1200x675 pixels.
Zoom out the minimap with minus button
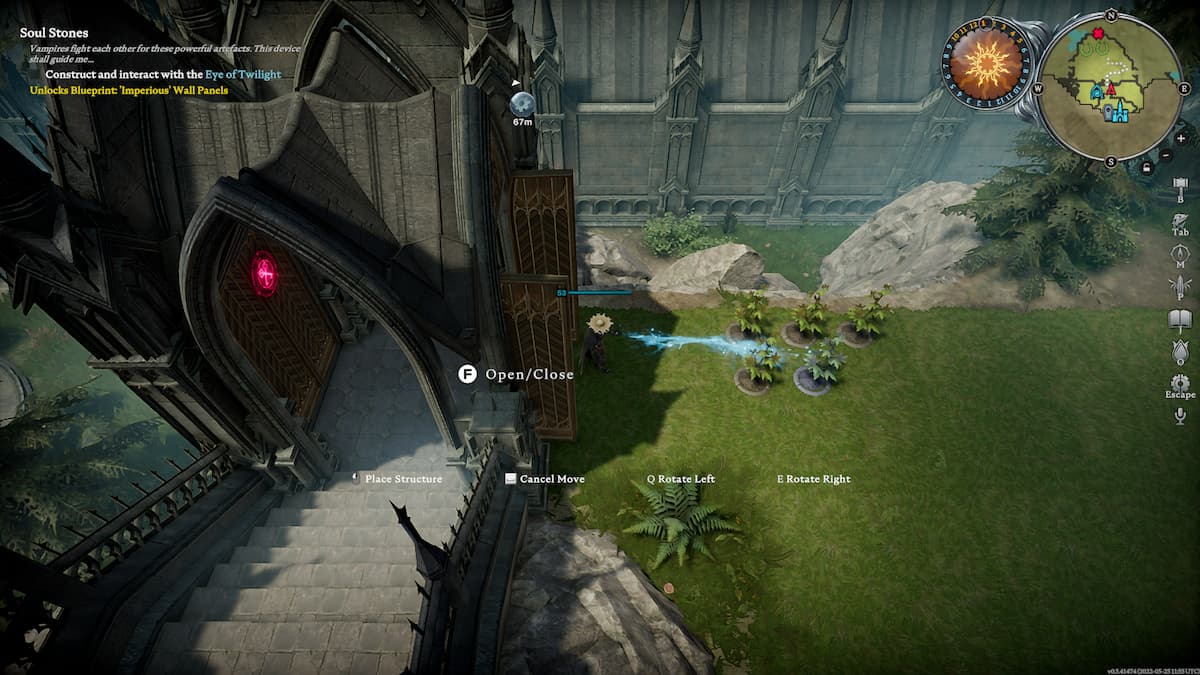click(1166, 155)
